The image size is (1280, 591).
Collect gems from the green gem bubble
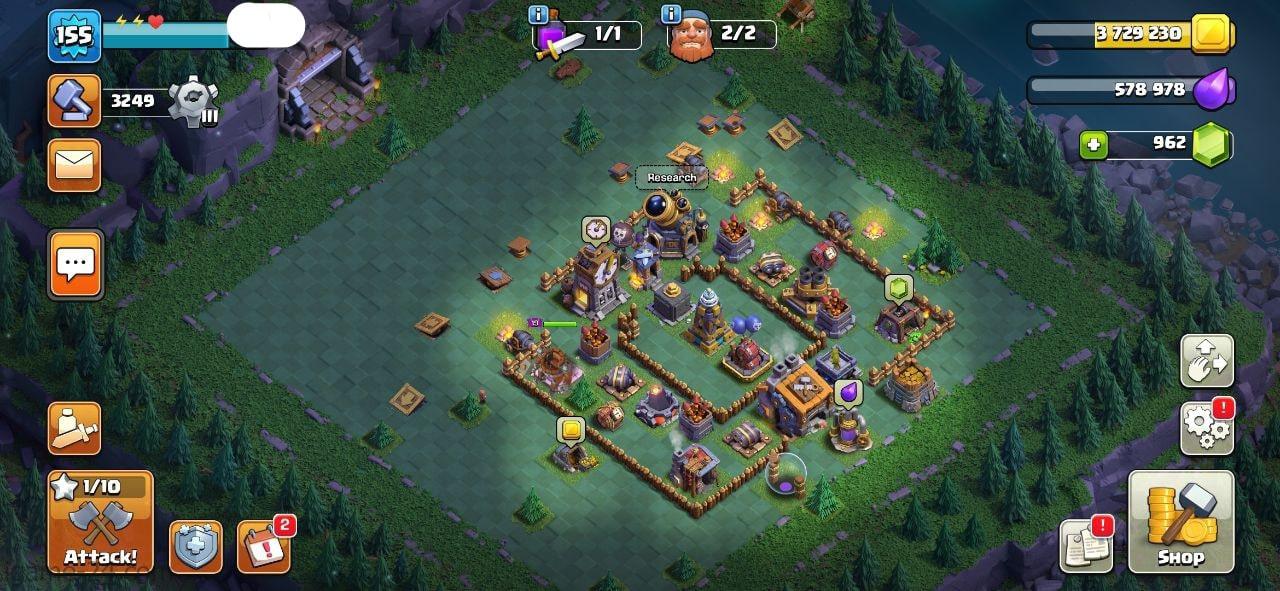click(899, 289)
